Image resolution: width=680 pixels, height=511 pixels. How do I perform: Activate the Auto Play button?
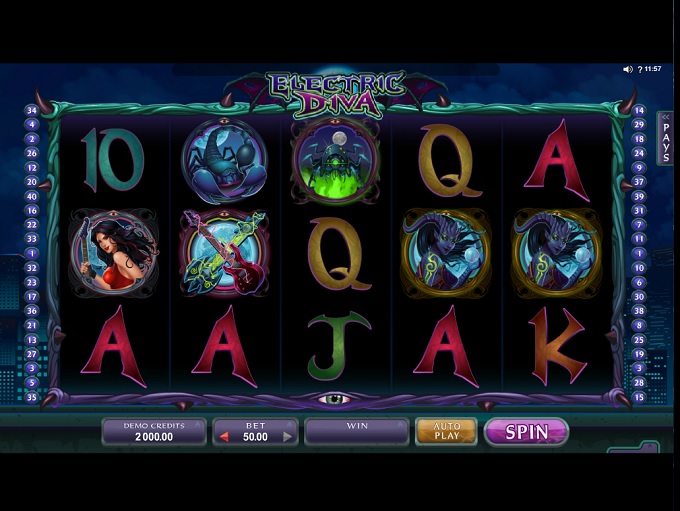(446, 431)
